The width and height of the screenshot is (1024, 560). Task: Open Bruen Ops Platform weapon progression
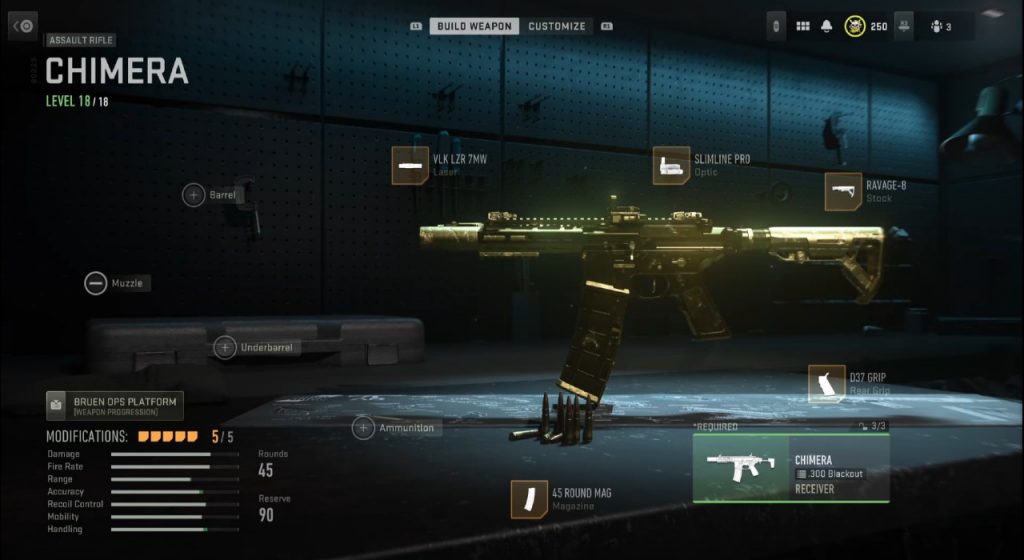tap(114, 405)
